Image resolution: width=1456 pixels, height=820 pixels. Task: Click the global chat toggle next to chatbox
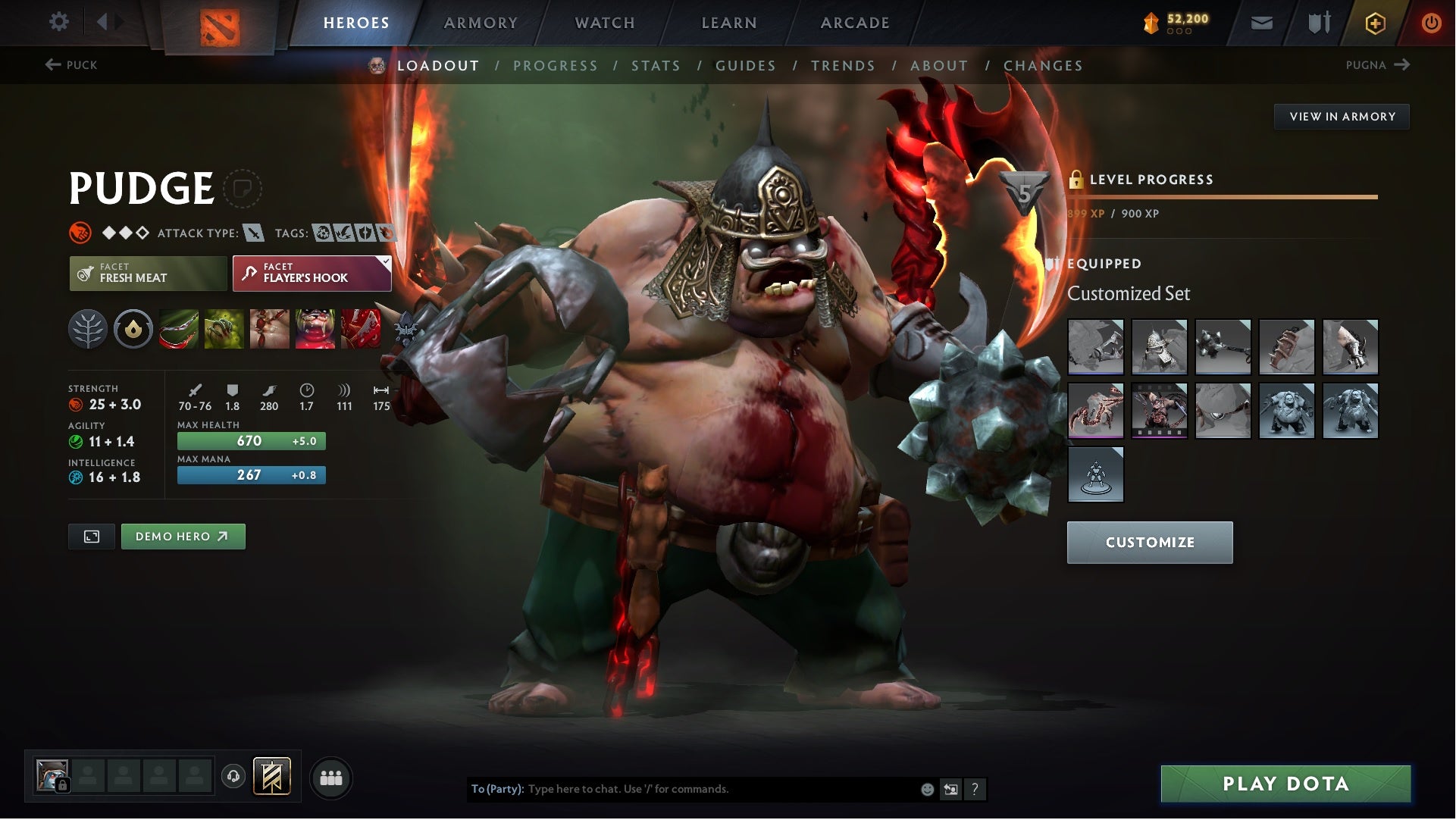[x=951, y=788]
